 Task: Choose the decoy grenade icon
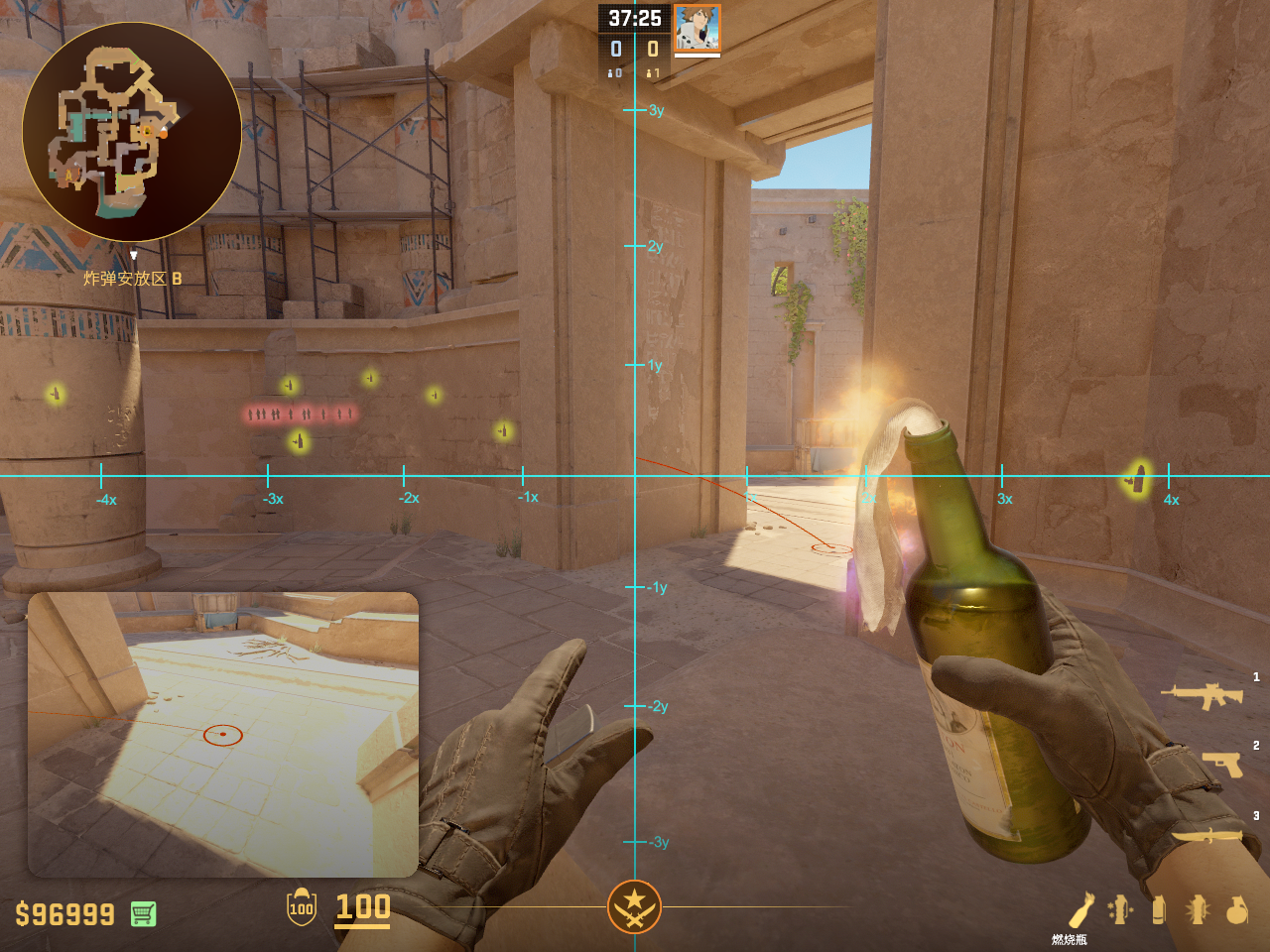pyautogui.click(x=1121, y=909)
